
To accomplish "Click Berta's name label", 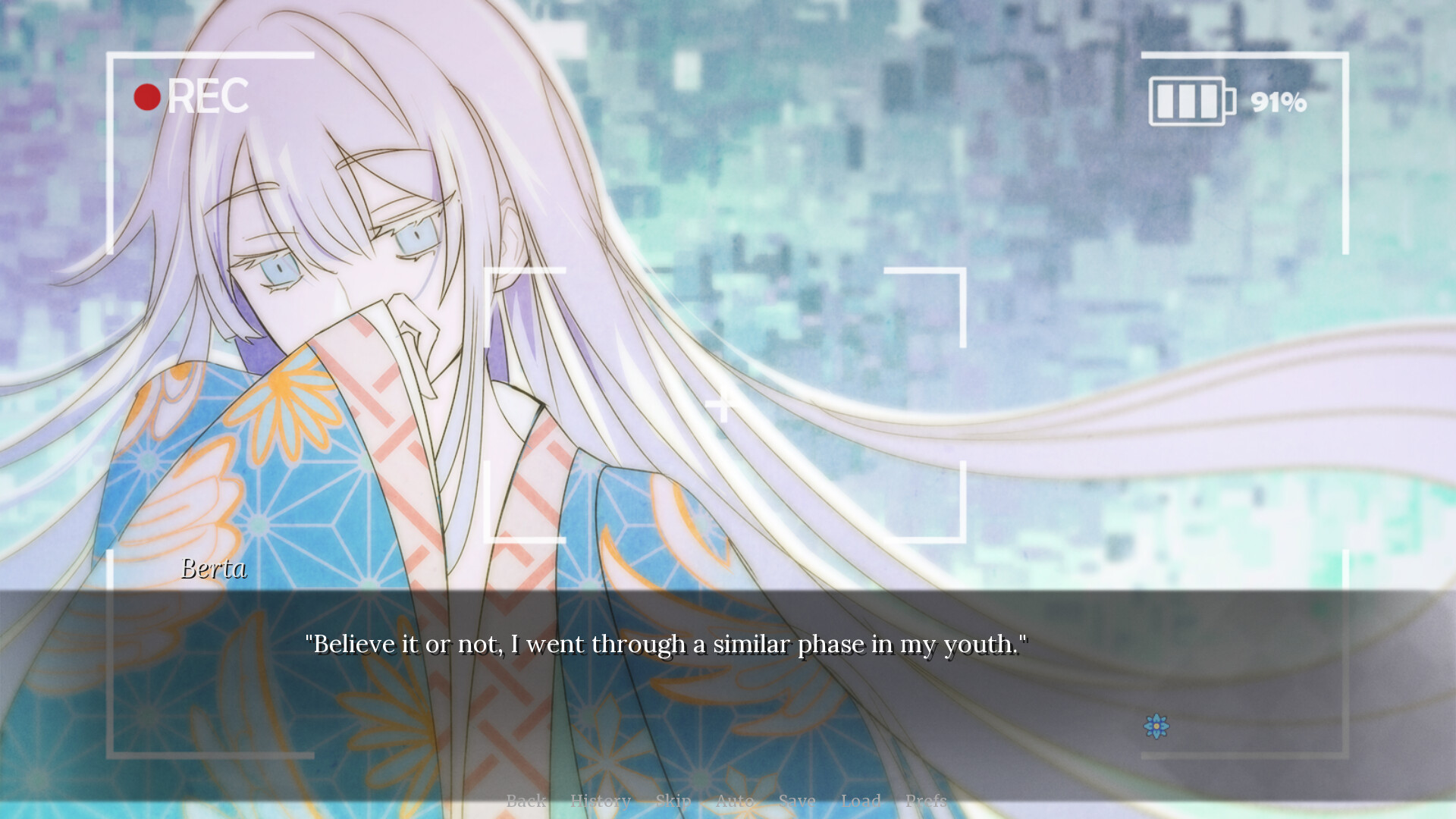I will pos(215,570).
